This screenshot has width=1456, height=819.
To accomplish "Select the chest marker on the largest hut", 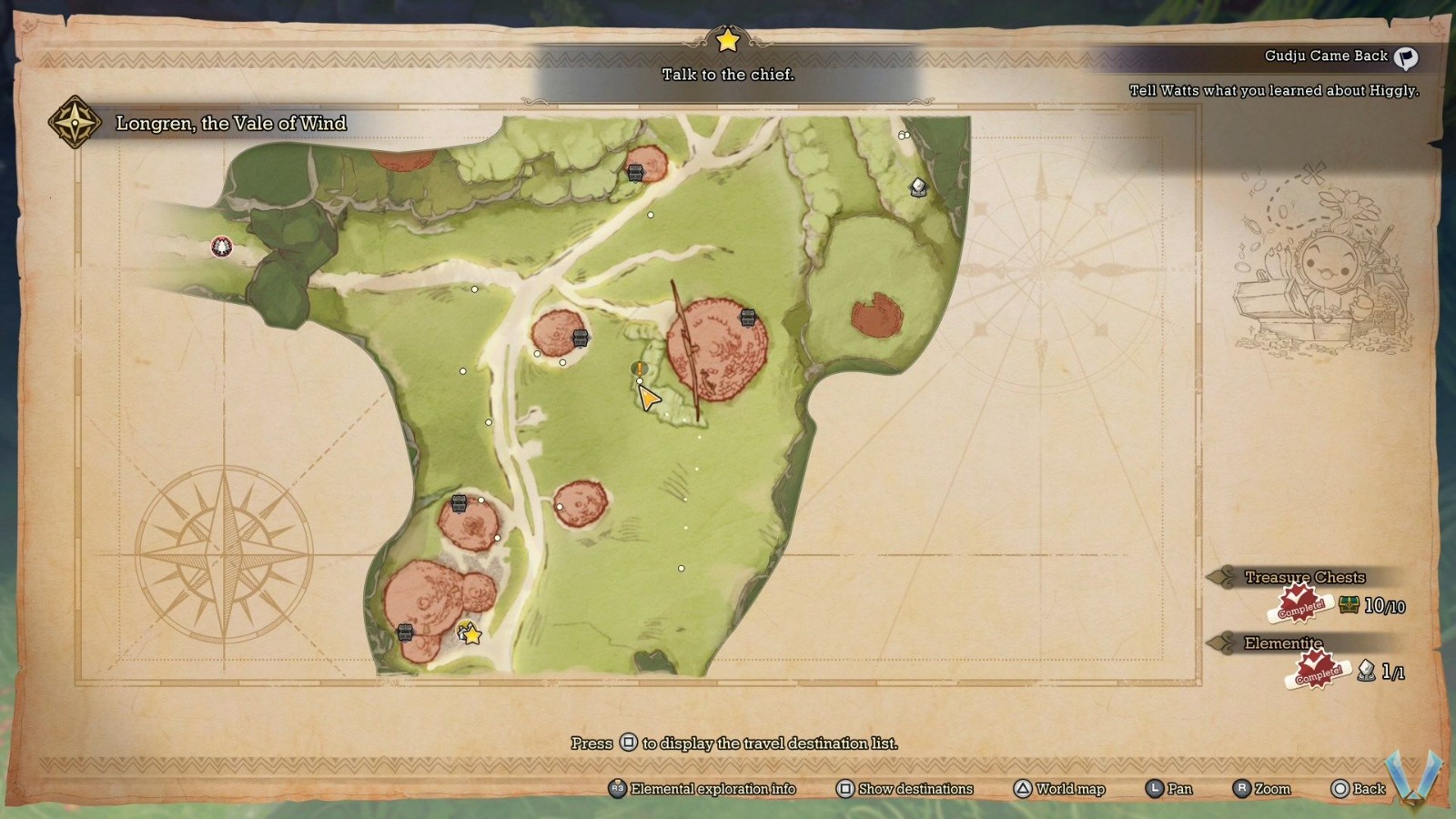I will pos(747,318).
